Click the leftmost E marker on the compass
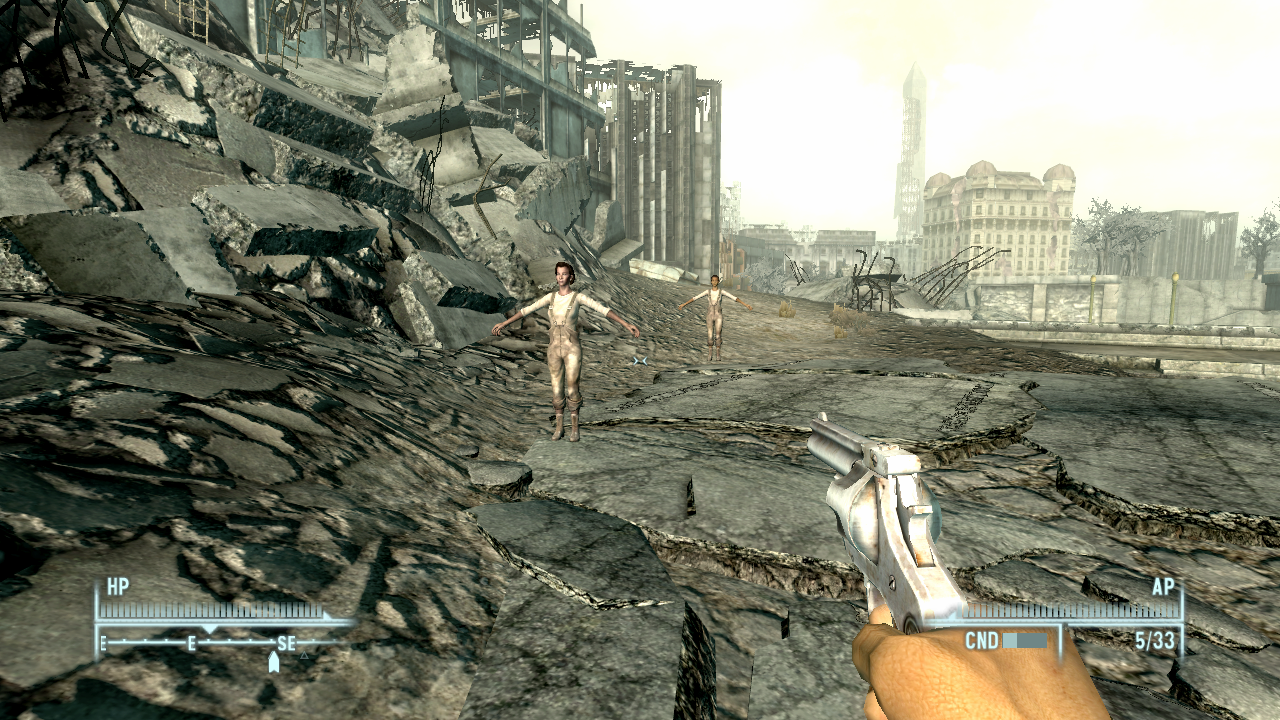The width and height of the screenshot is (1280, 720). tap(103, 644)
